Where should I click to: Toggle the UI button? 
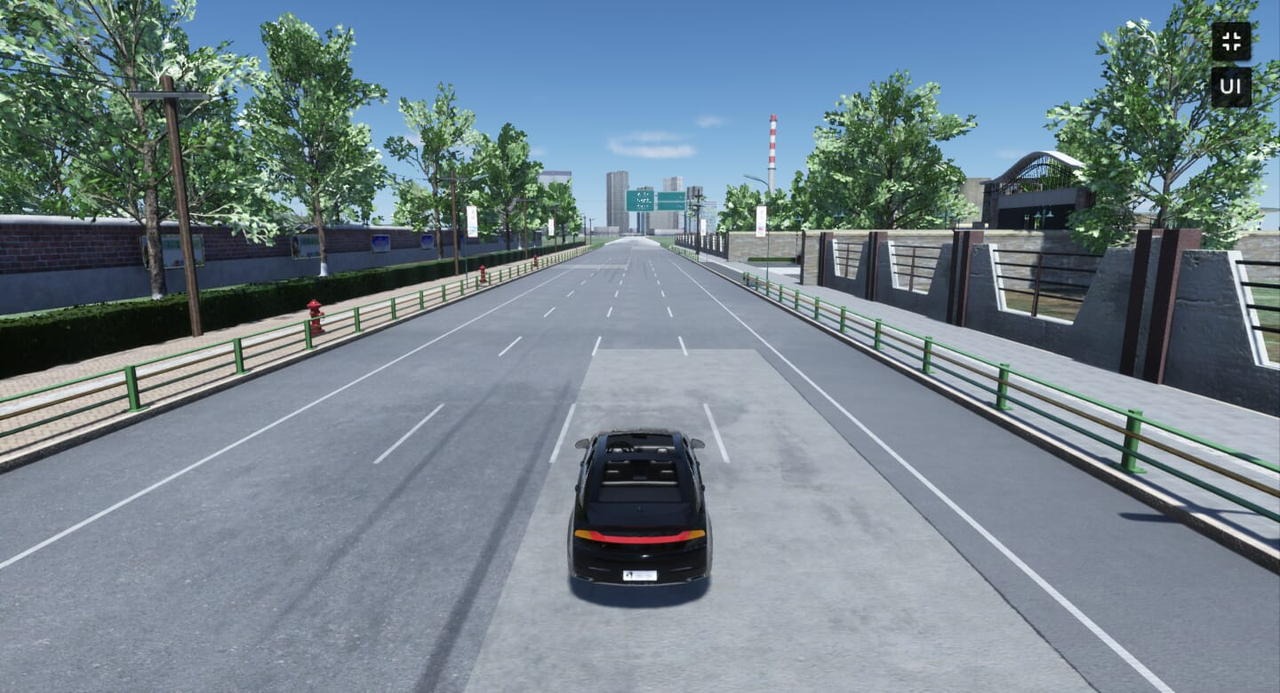click(1231, 87)
